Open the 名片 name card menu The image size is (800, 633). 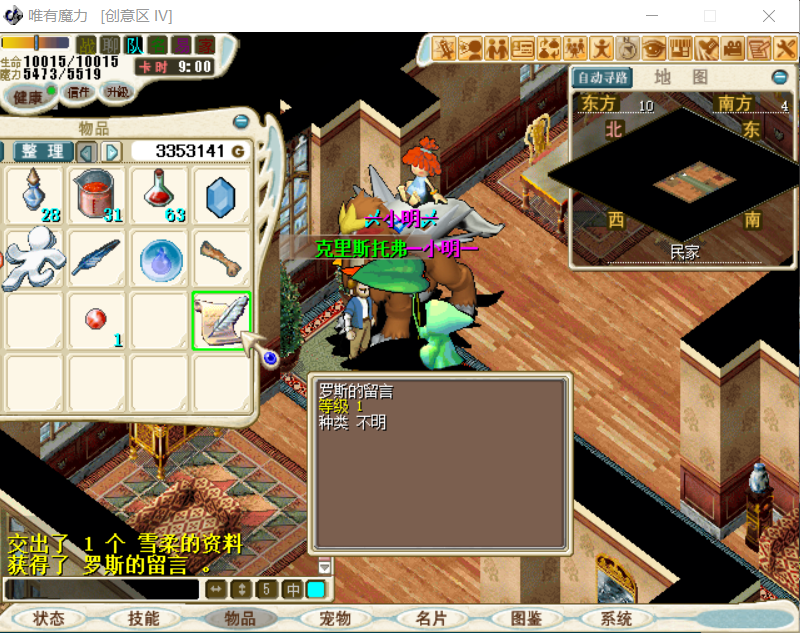pyautogui.click(x=430, y=619)
